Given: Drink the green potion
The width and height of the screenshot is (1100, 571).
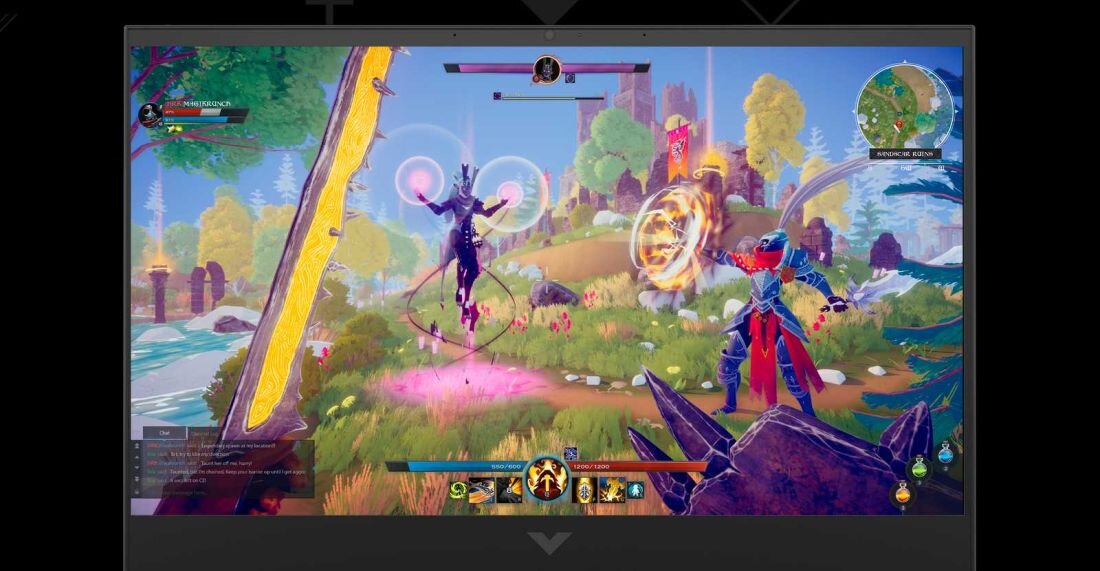Looking at the screenshot, I should 918,467.
